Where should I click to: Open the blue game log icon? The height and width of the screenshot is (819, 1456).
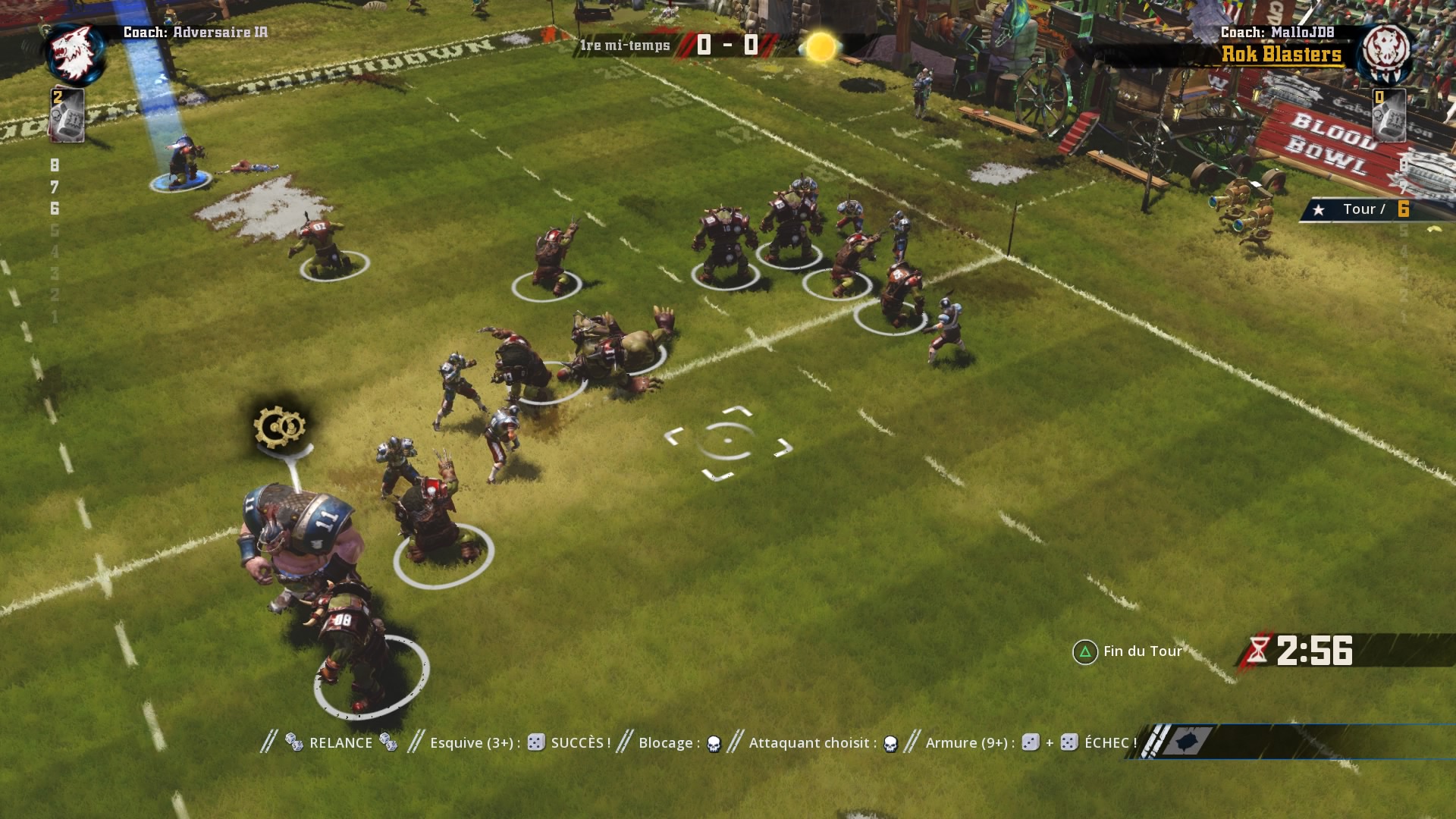(x=1187, y=741)
